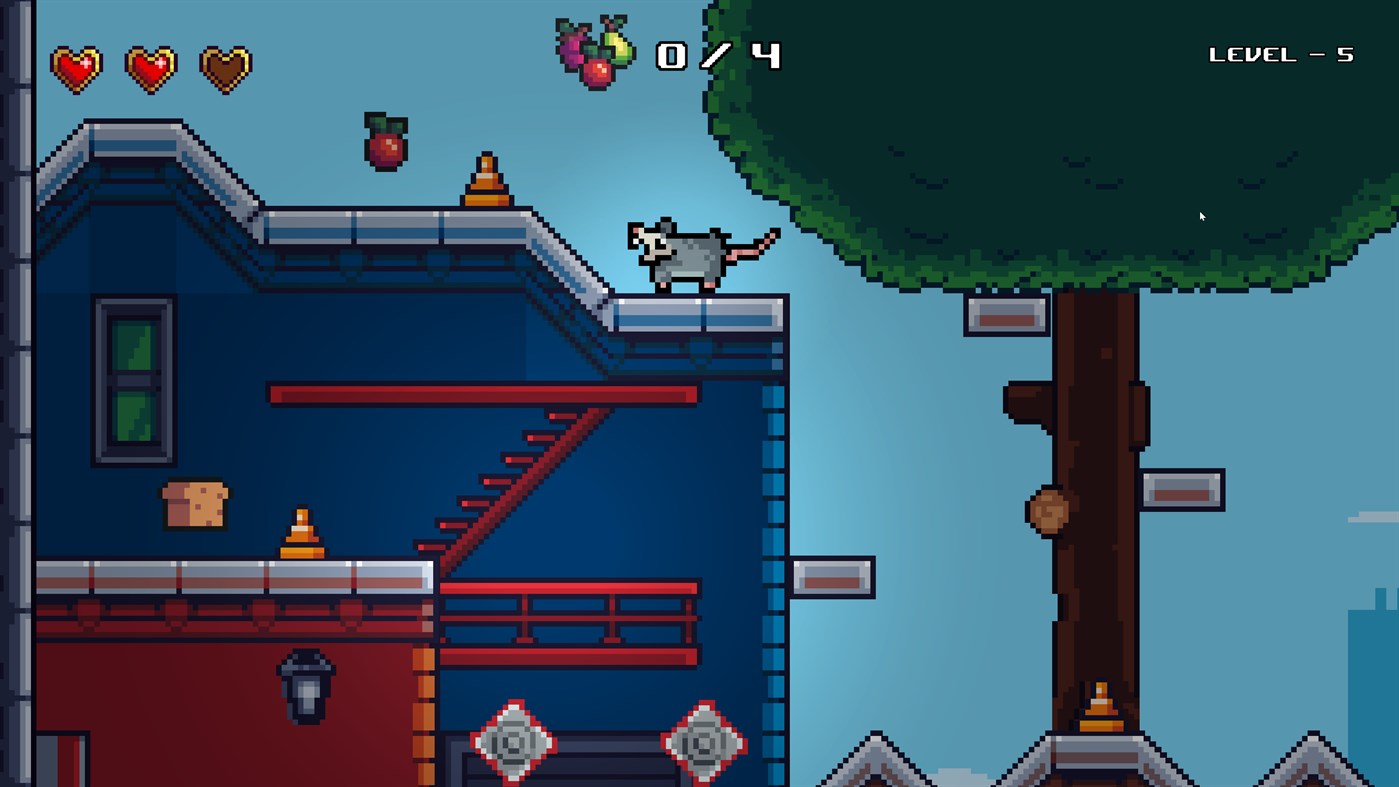
Task: Click the fruit bunch icon beside the counter
Action: (595, 50)
